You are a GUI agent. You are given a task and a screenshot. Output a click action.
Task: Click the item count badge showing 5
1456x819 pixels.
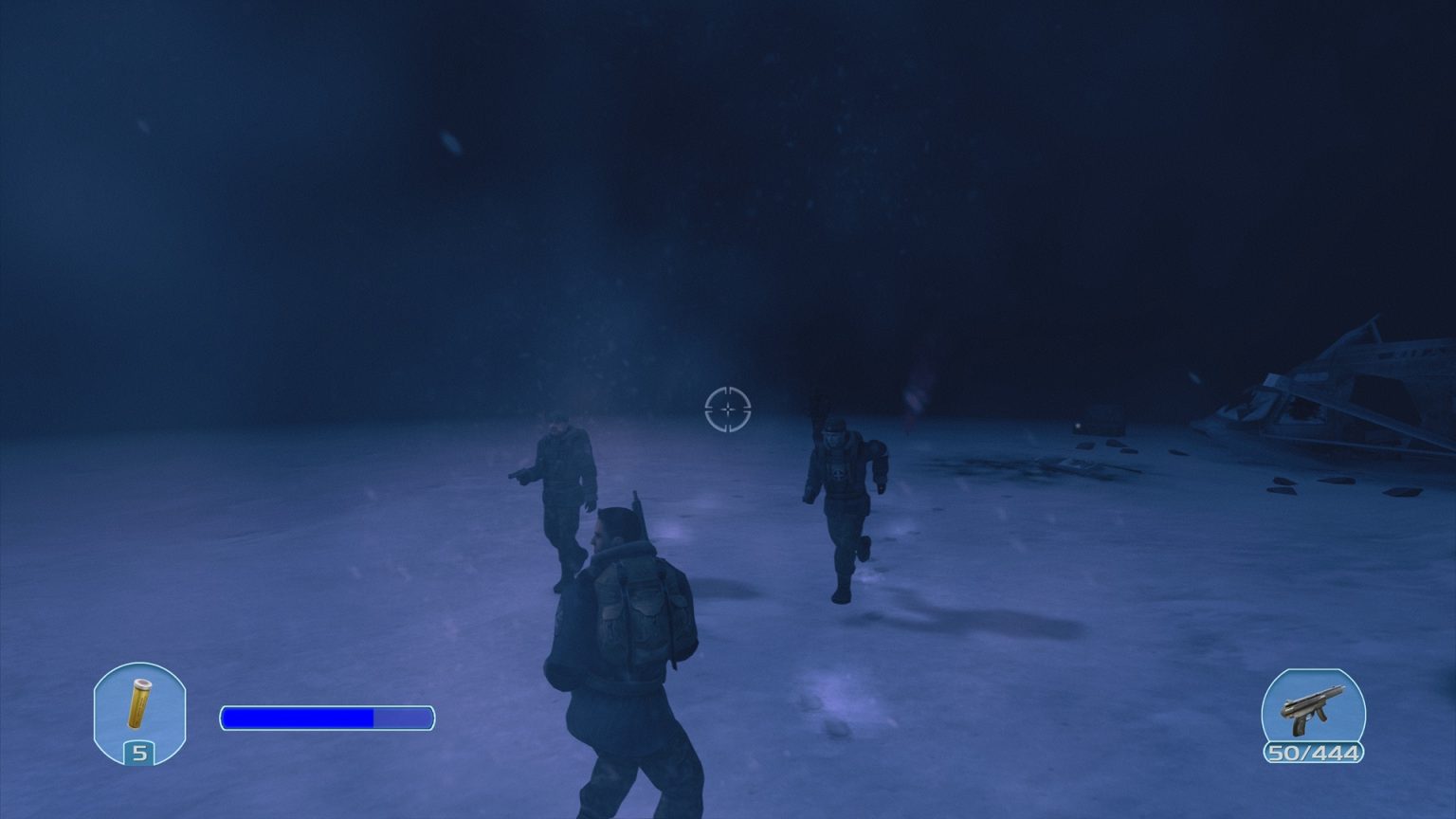click(140, 753)
